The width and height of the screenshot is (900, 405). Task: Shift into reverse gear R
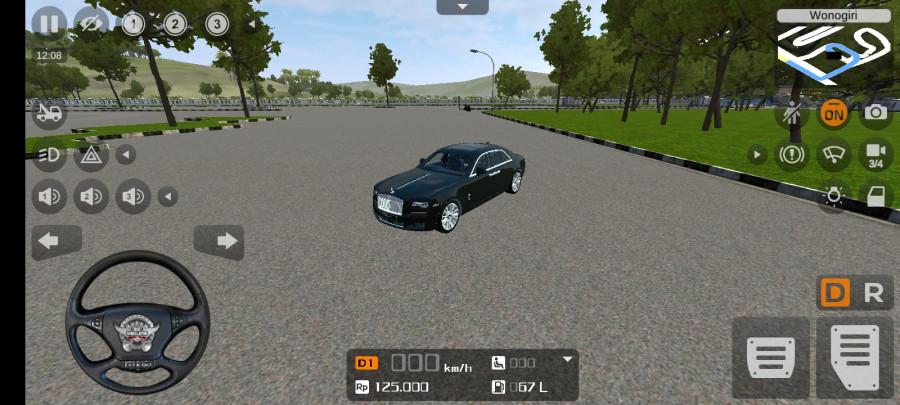click(x=873, y=293)
